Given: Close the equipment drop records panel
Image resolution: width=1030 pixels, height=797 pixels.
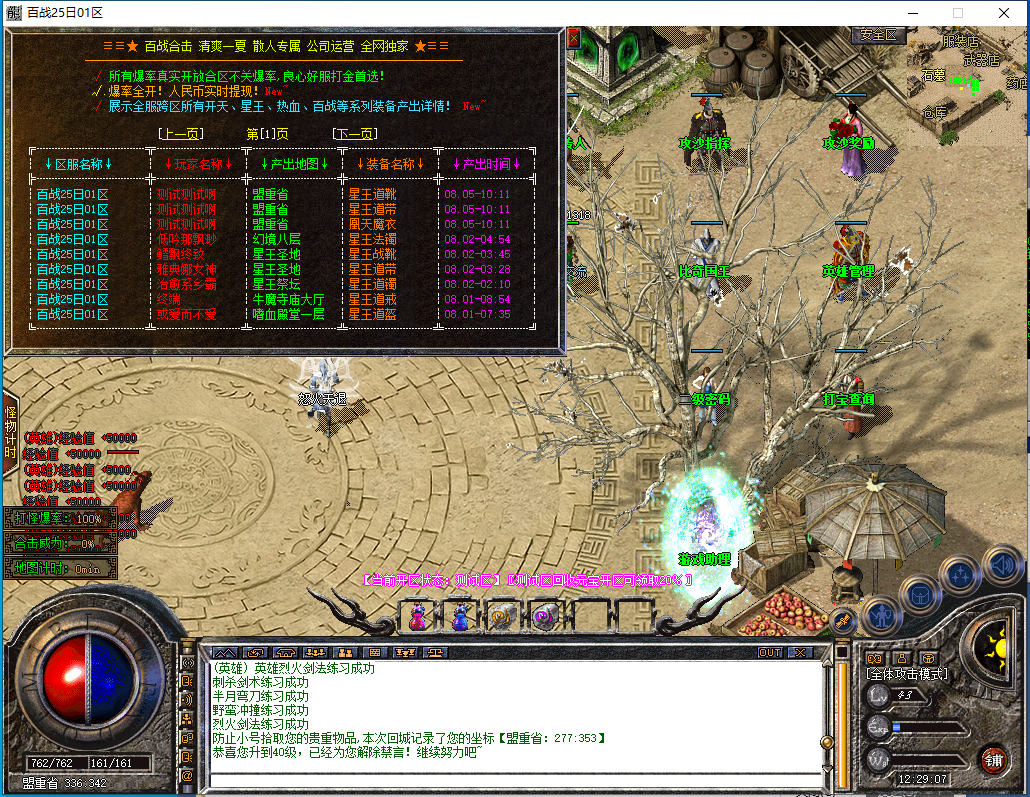Looking at the screenshot, I should 574,38.
